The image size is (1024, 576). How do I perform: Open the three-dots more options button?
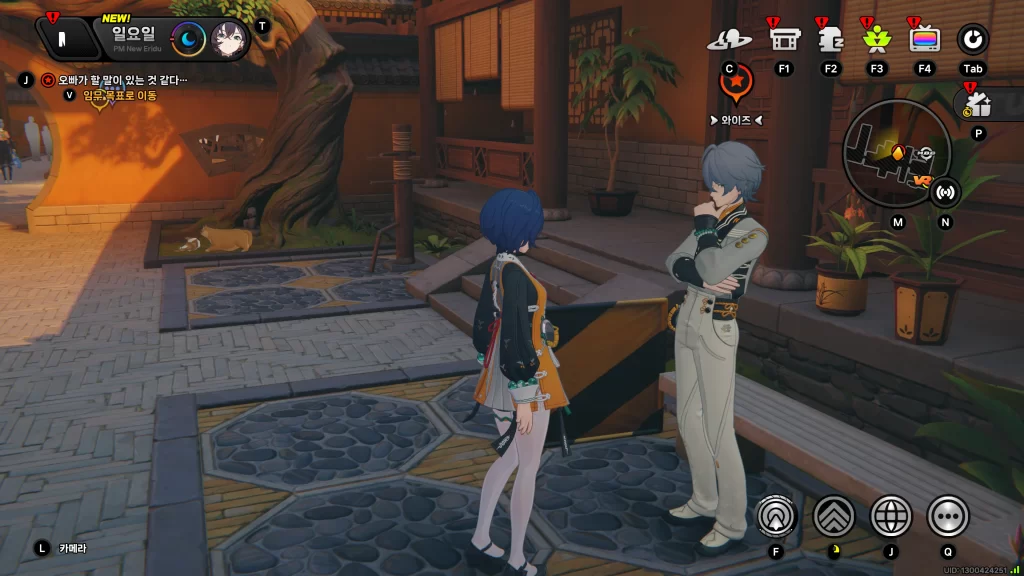coord(948,516)
